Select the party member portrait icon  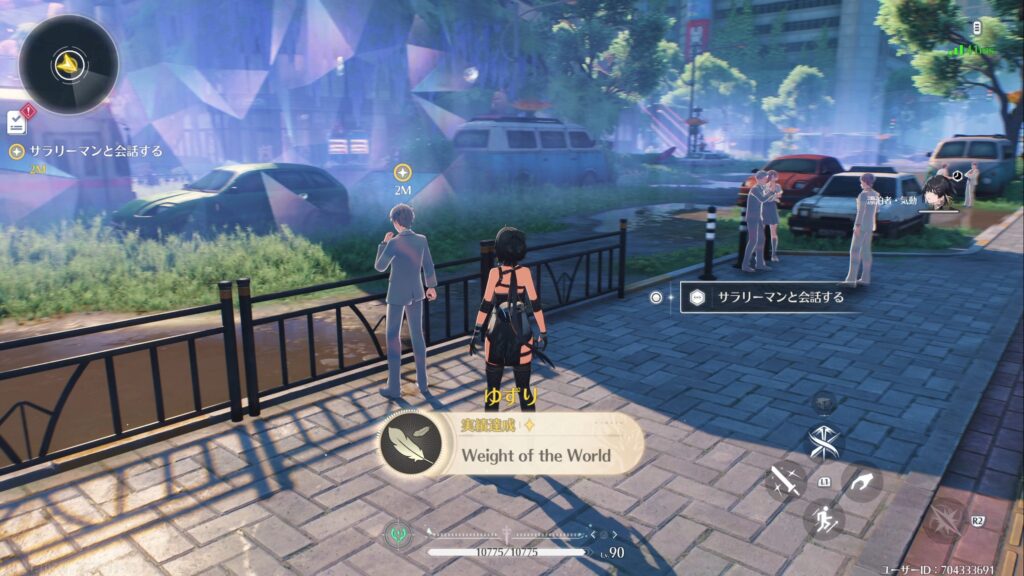pyautogui.click(x=937, y=192)
